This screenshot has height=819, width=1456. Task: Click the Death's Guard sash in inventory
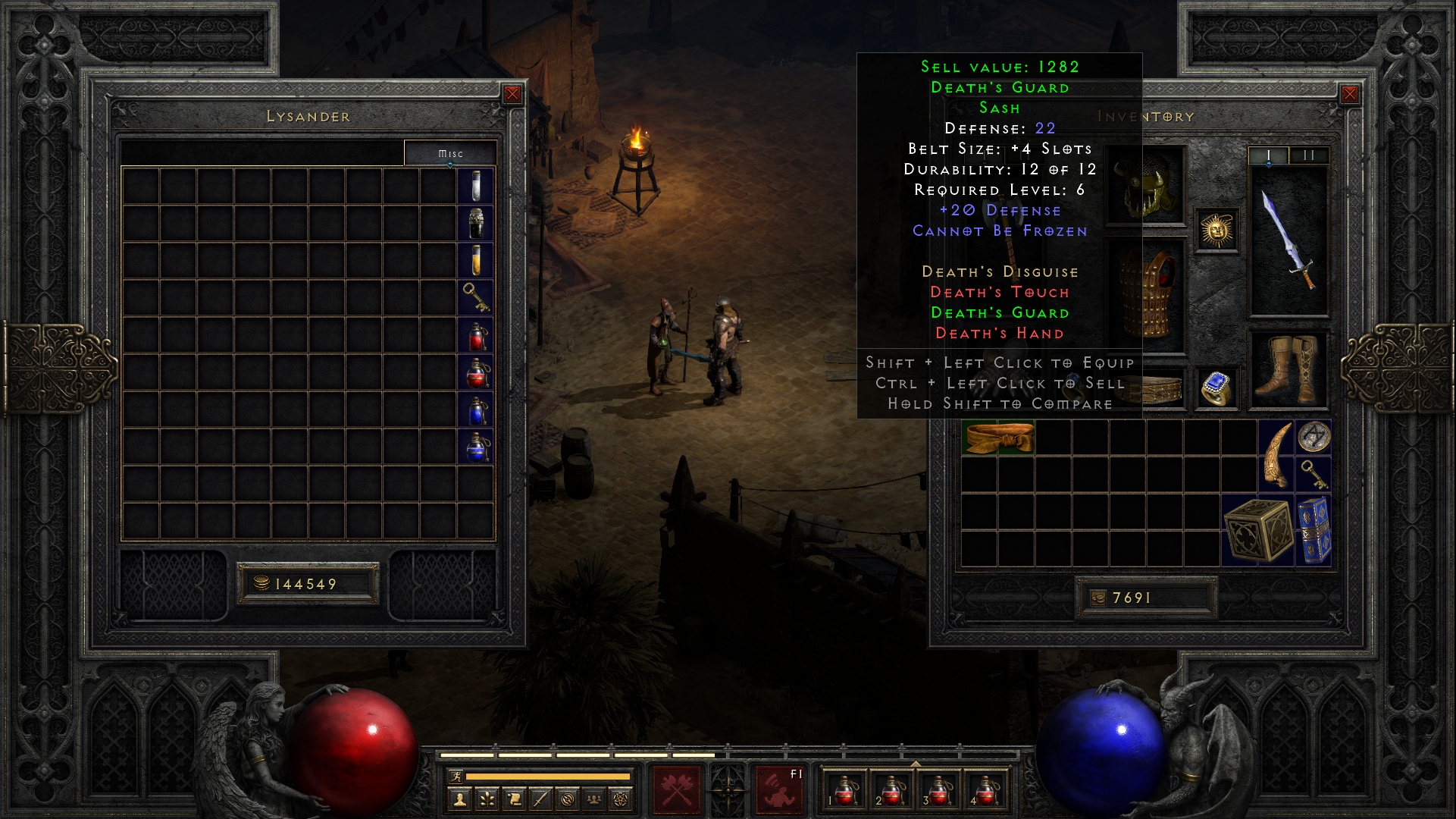[x=997, y=438]
